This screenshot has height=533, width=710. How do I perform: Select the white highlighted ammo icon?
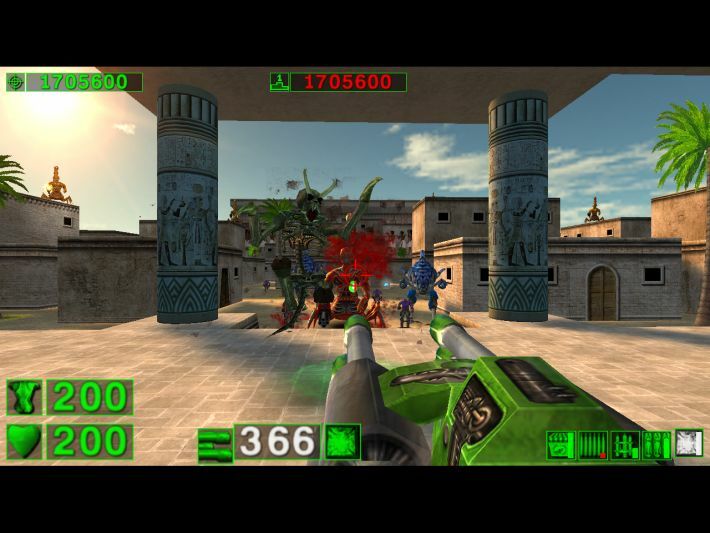point(689,444)
